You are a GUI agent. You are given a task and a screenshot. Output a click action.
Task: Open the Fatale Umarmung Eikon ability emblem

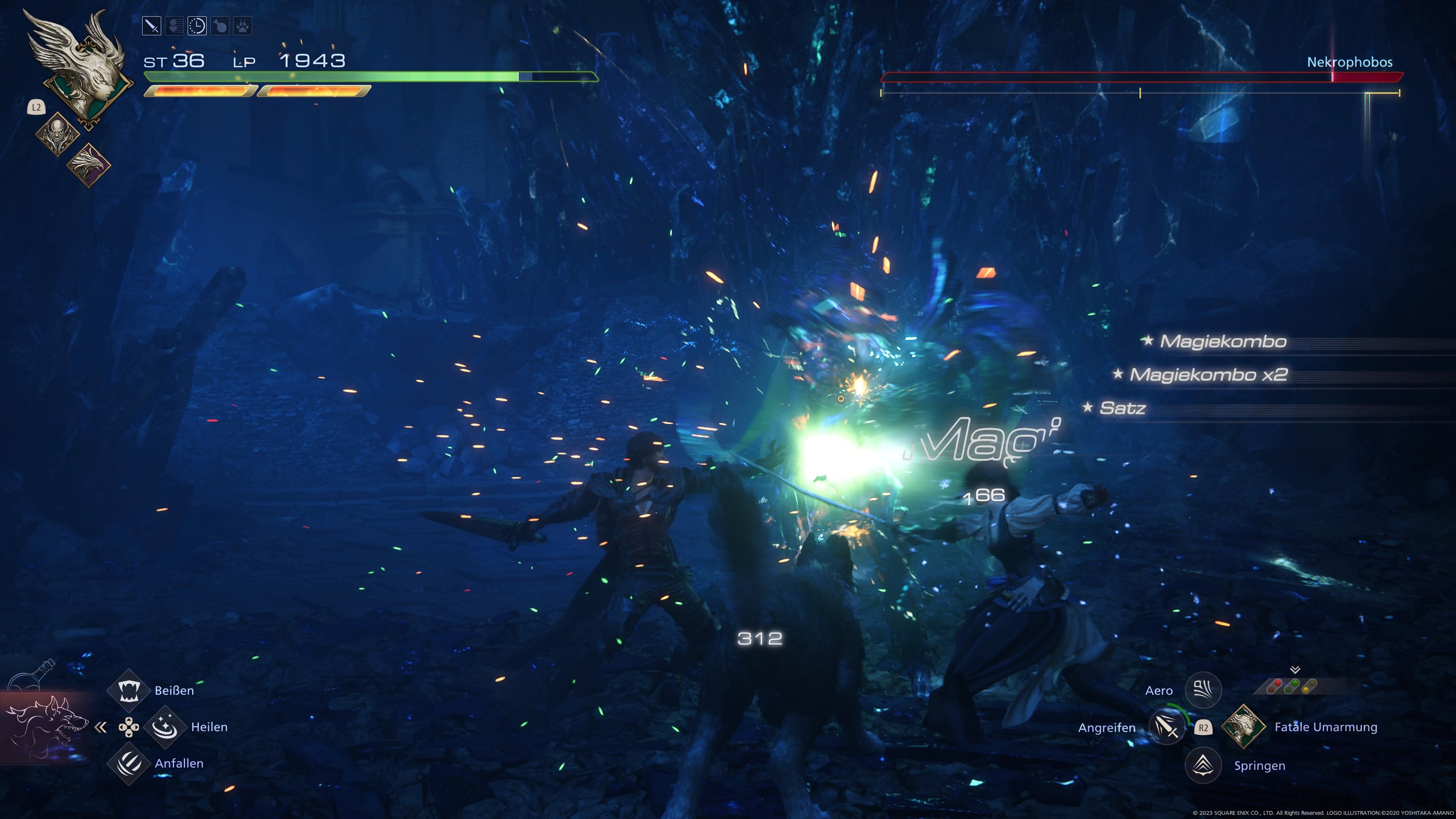point(1244,727)
